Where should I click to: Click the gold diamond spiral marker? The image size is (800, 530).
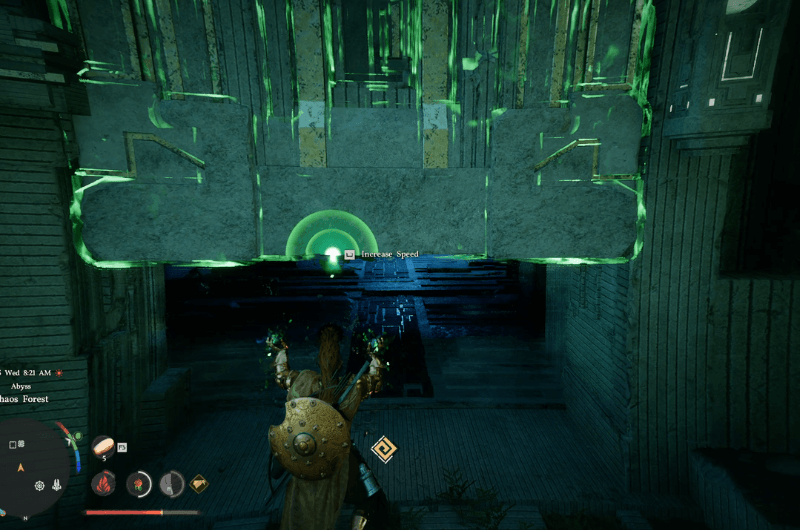coord(383,449)
